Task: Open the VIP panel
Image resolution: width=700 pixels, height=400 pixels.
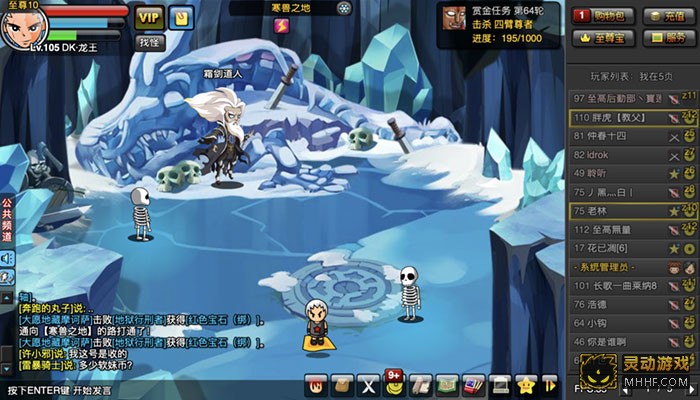Action: tap(148, 17)
